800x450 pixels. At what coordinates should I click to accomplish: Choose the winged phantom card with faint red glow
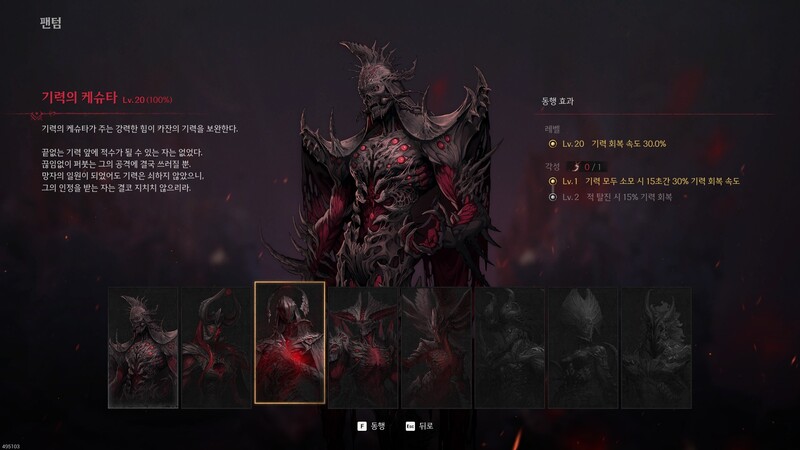pos(436,347)
